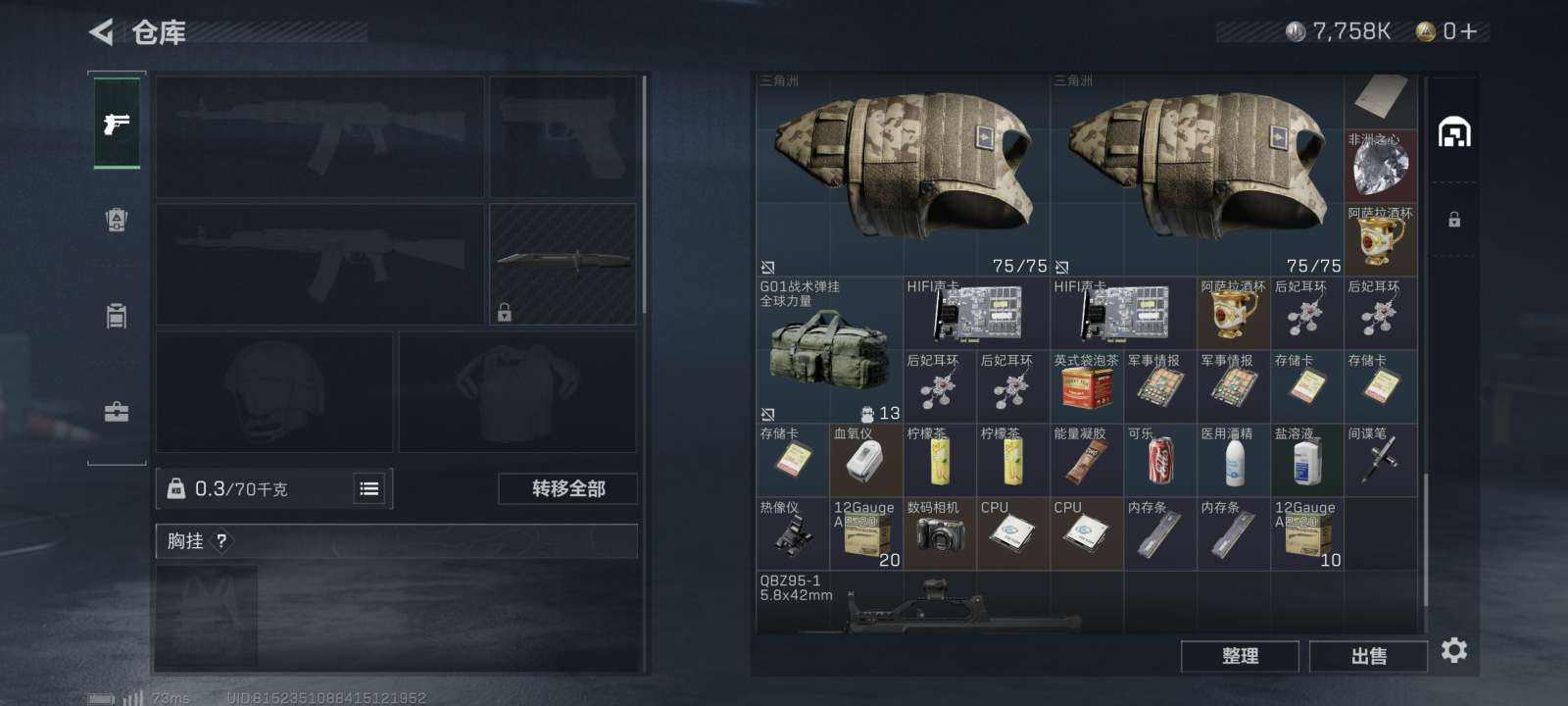Select the G01战术弹挂 chest rig
This screenshot has width=1568, height=706.
coord(829,350)
